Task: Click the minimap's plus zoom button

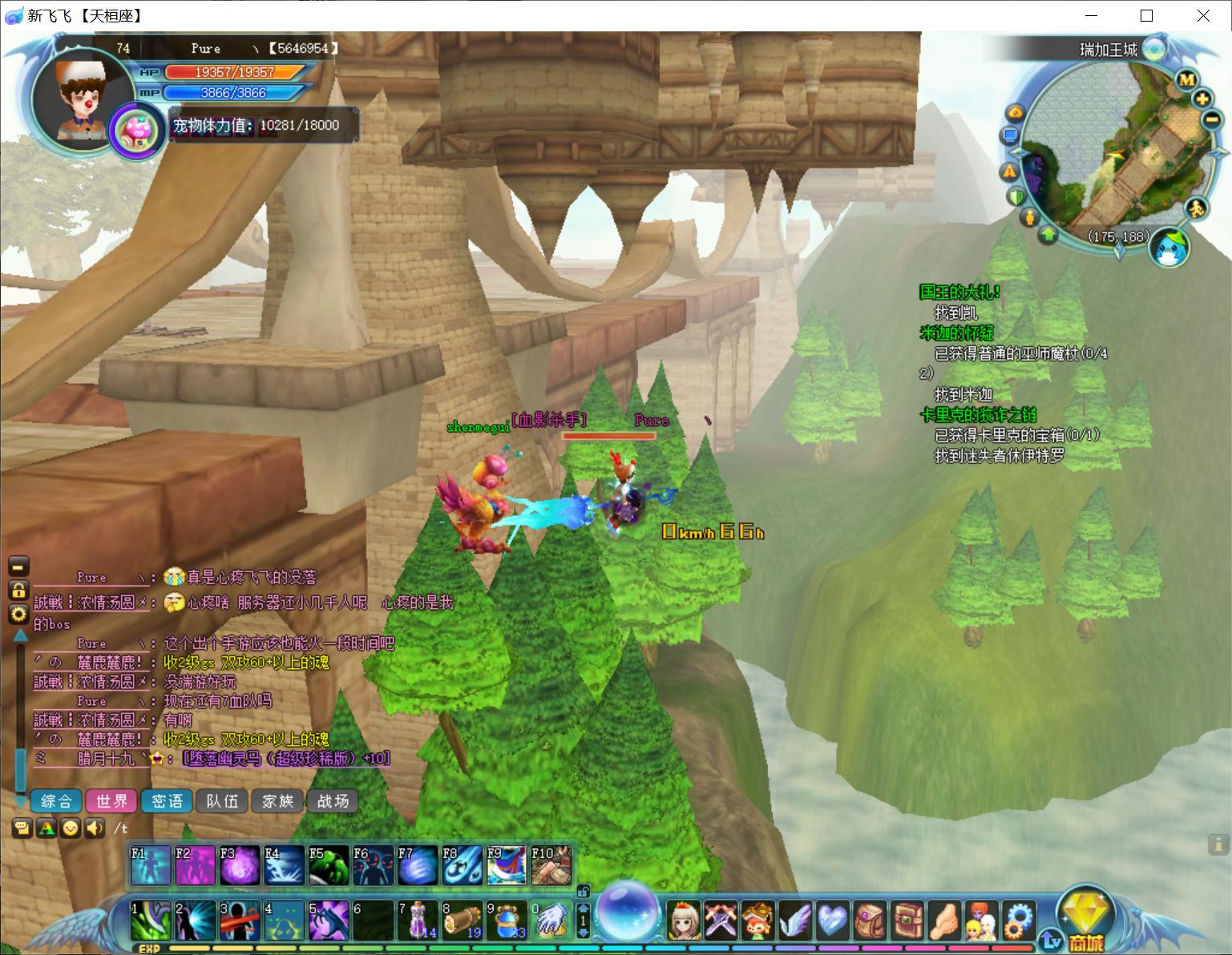Action: click(1202, 99)
